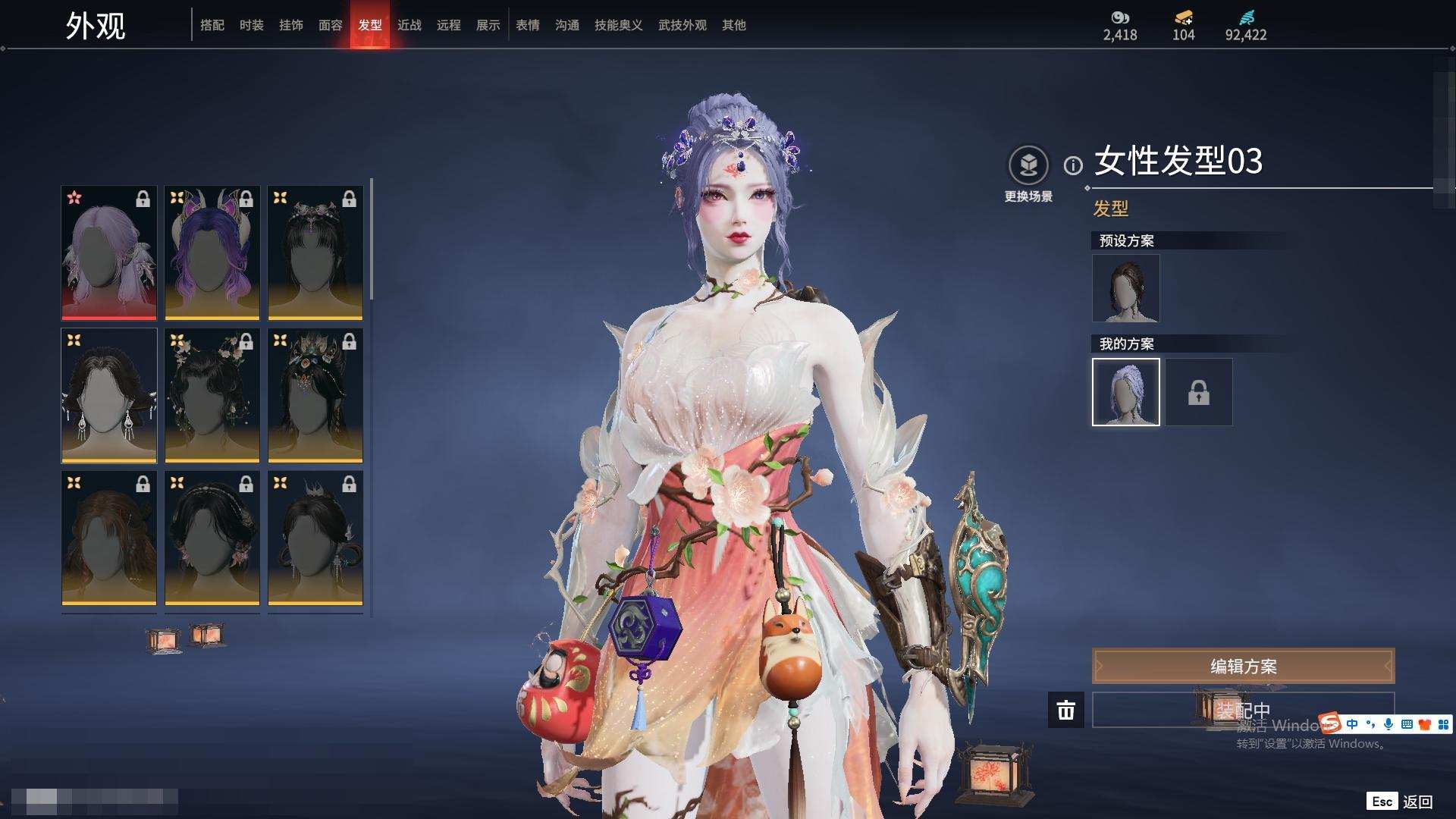Go to the 面容 face tab
This screenshot has height=819, width=1456.
(331, 25)
